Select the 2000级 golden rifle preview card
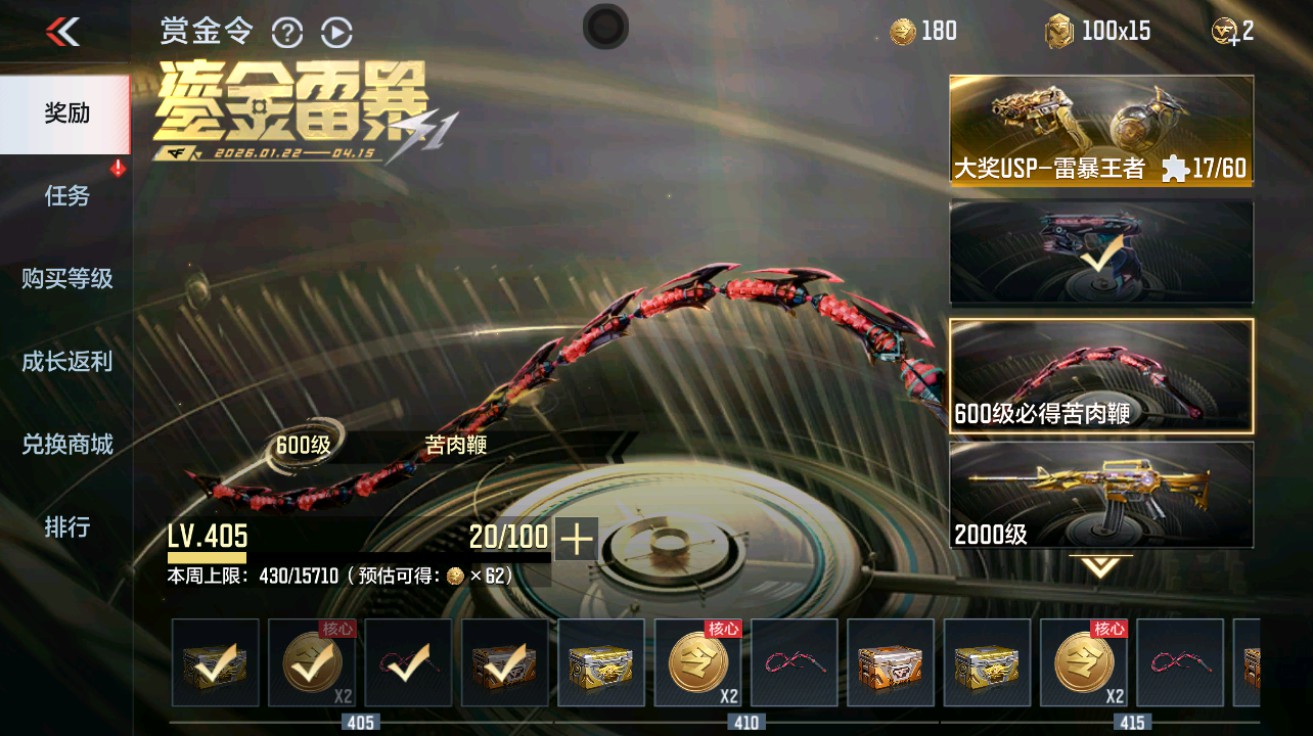The width and height of the screenshot is (1313, 736). pos(1100,497)
